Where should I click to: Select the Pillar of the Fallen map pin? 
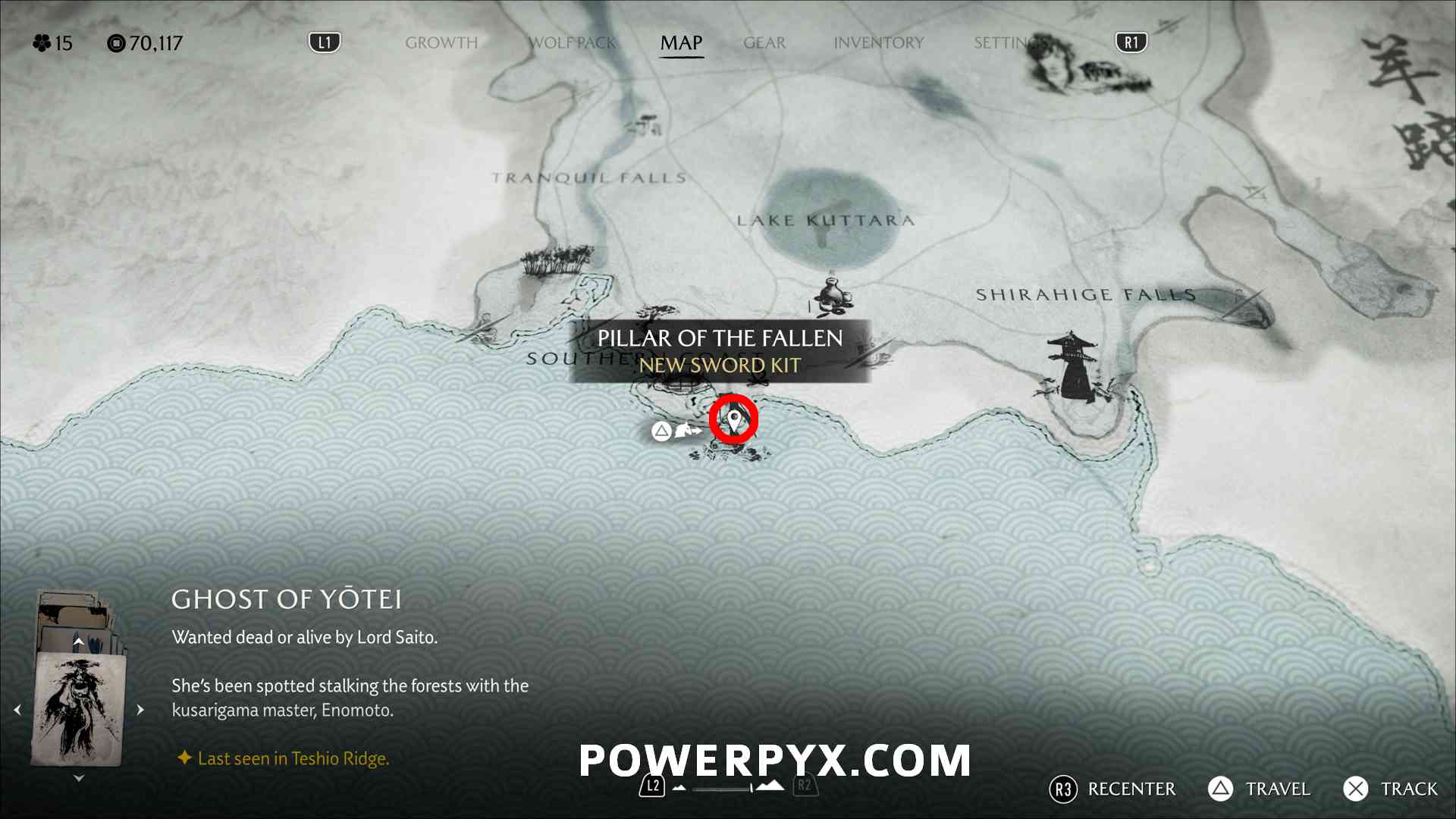pos(734,419)
